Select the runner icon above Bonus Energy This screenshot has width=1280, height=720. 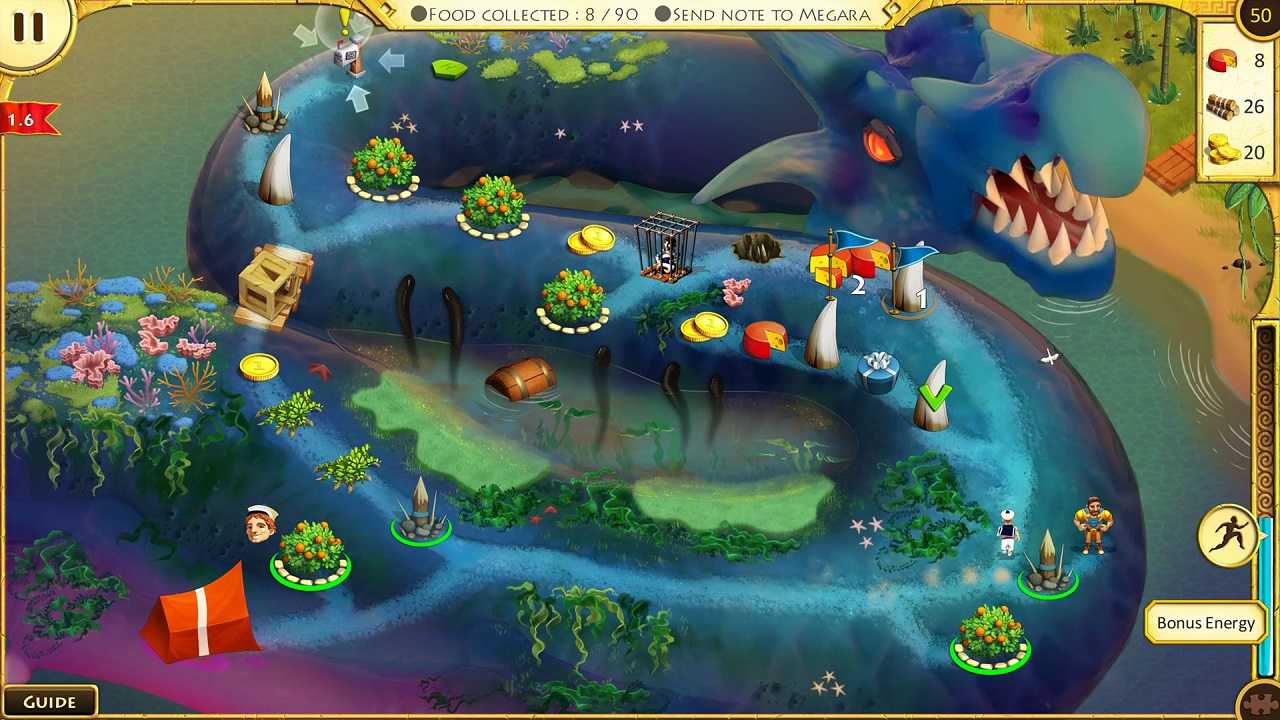point(1229,536)
